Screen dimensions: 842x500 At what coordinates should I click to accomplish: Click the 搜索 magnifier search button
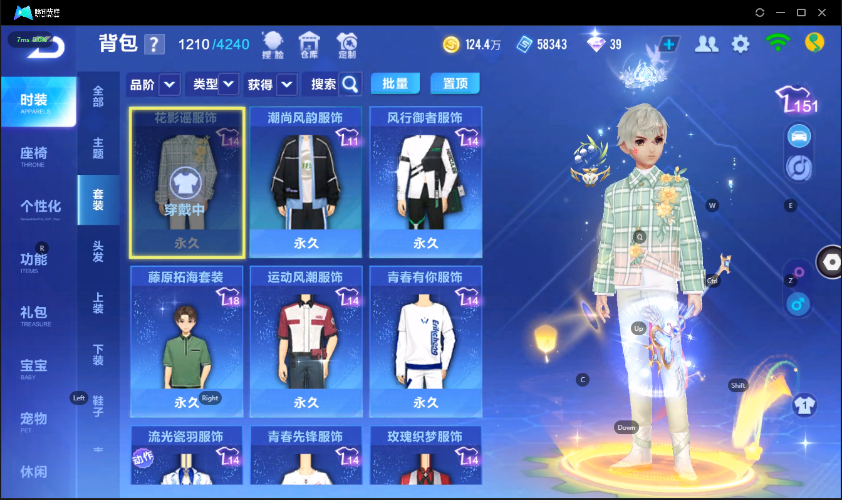coord(350,84)
